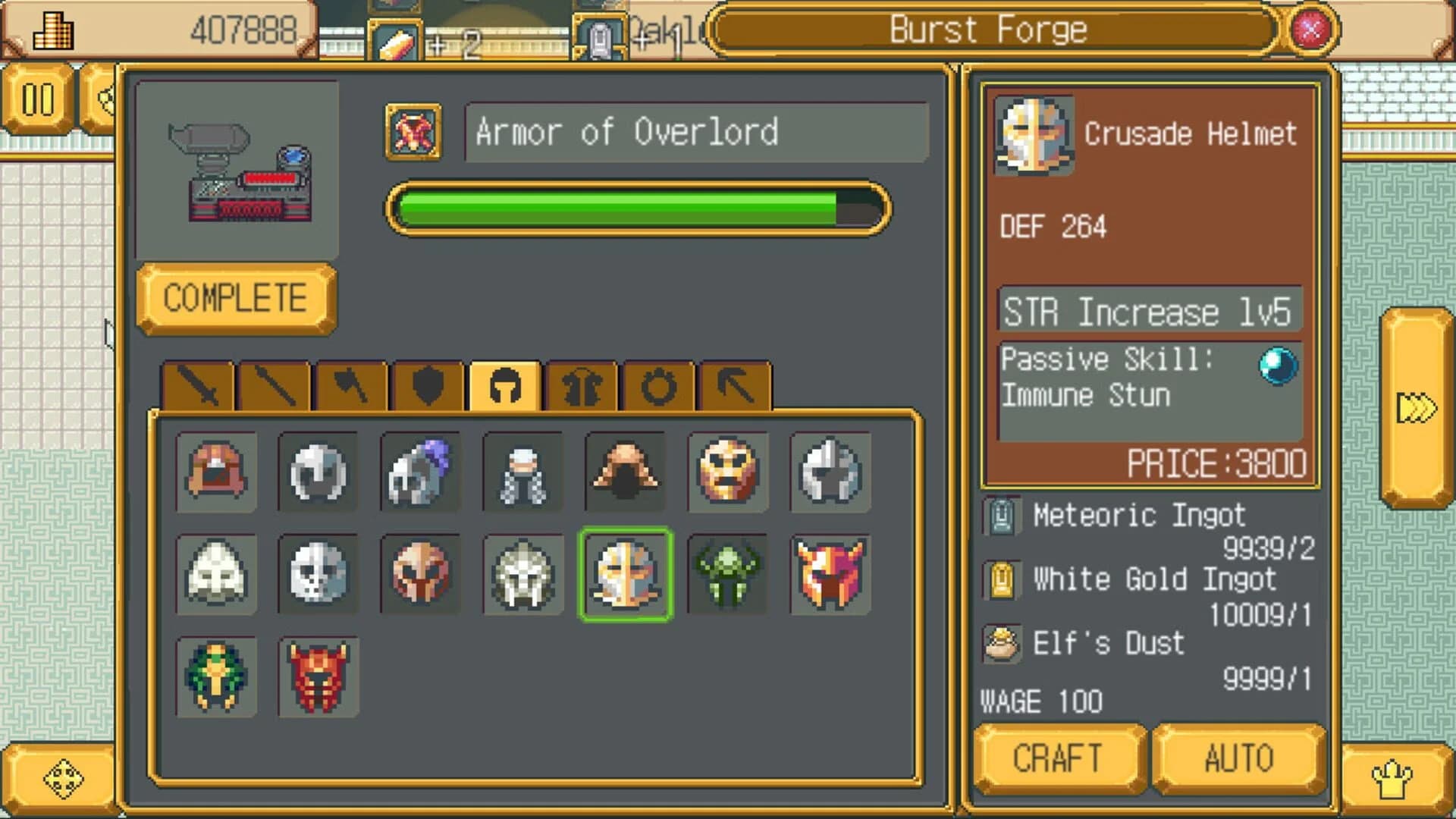Select the sword category tab icon

[x=199, y=387]
